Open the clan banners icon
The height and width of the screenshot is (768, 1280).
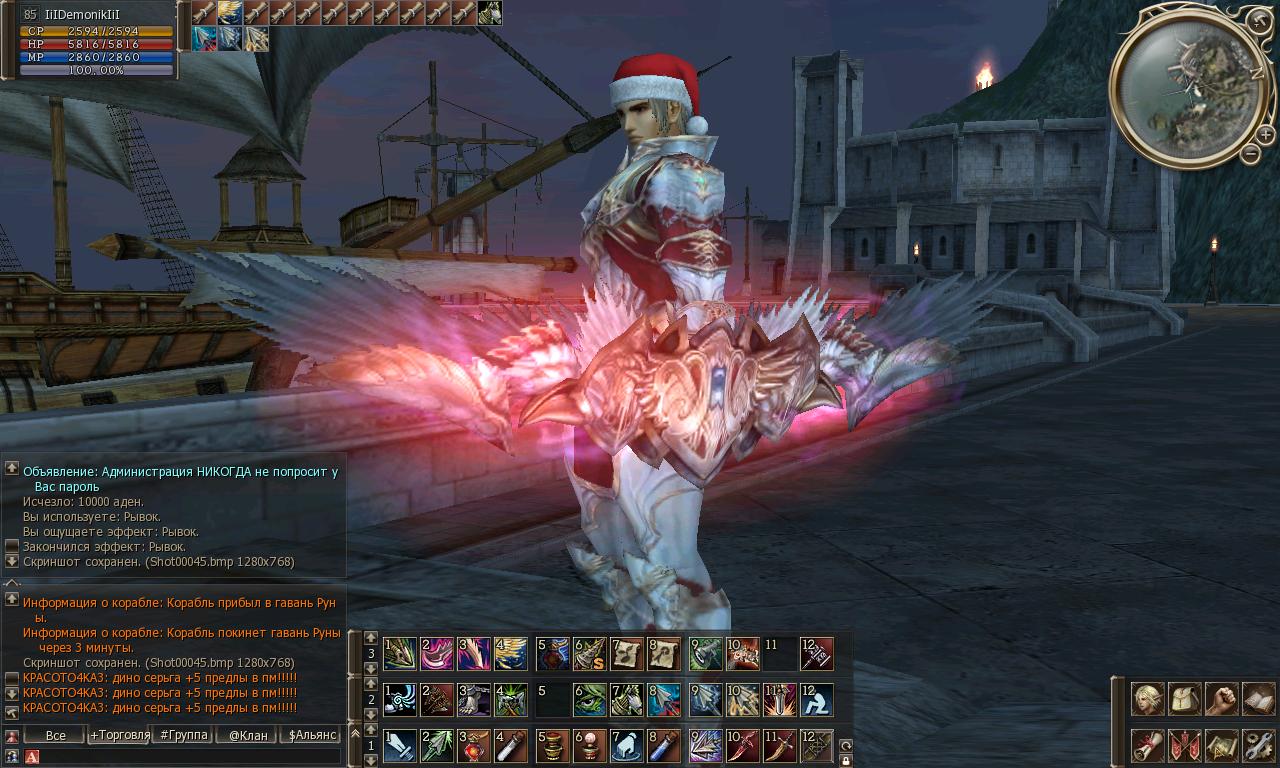[1184, 745]
